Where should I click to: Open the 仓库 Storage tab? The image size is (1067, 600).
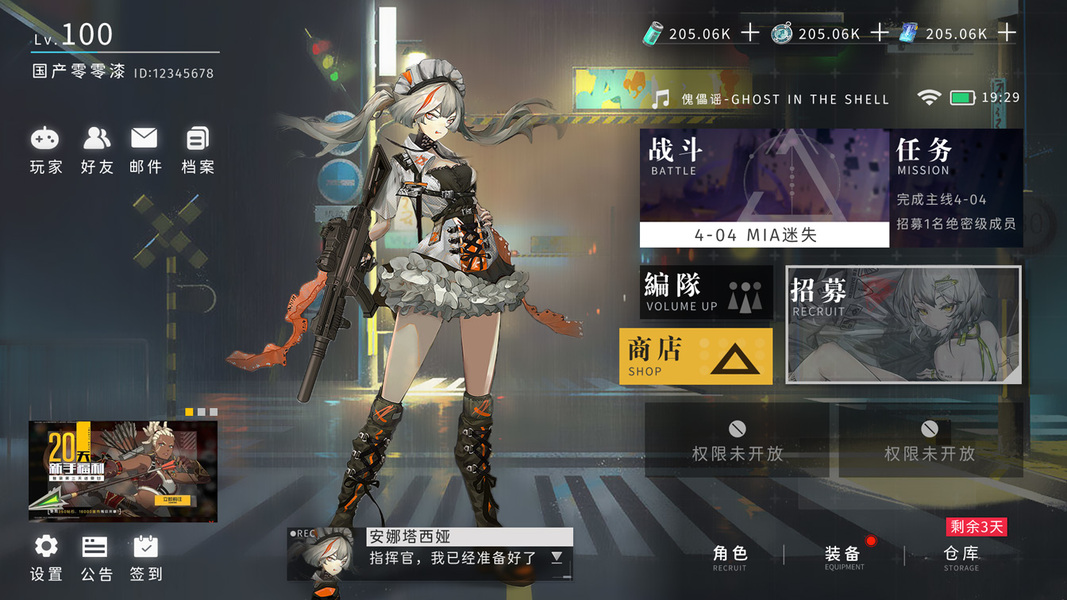pyautogui.click(x=961, y=558)
